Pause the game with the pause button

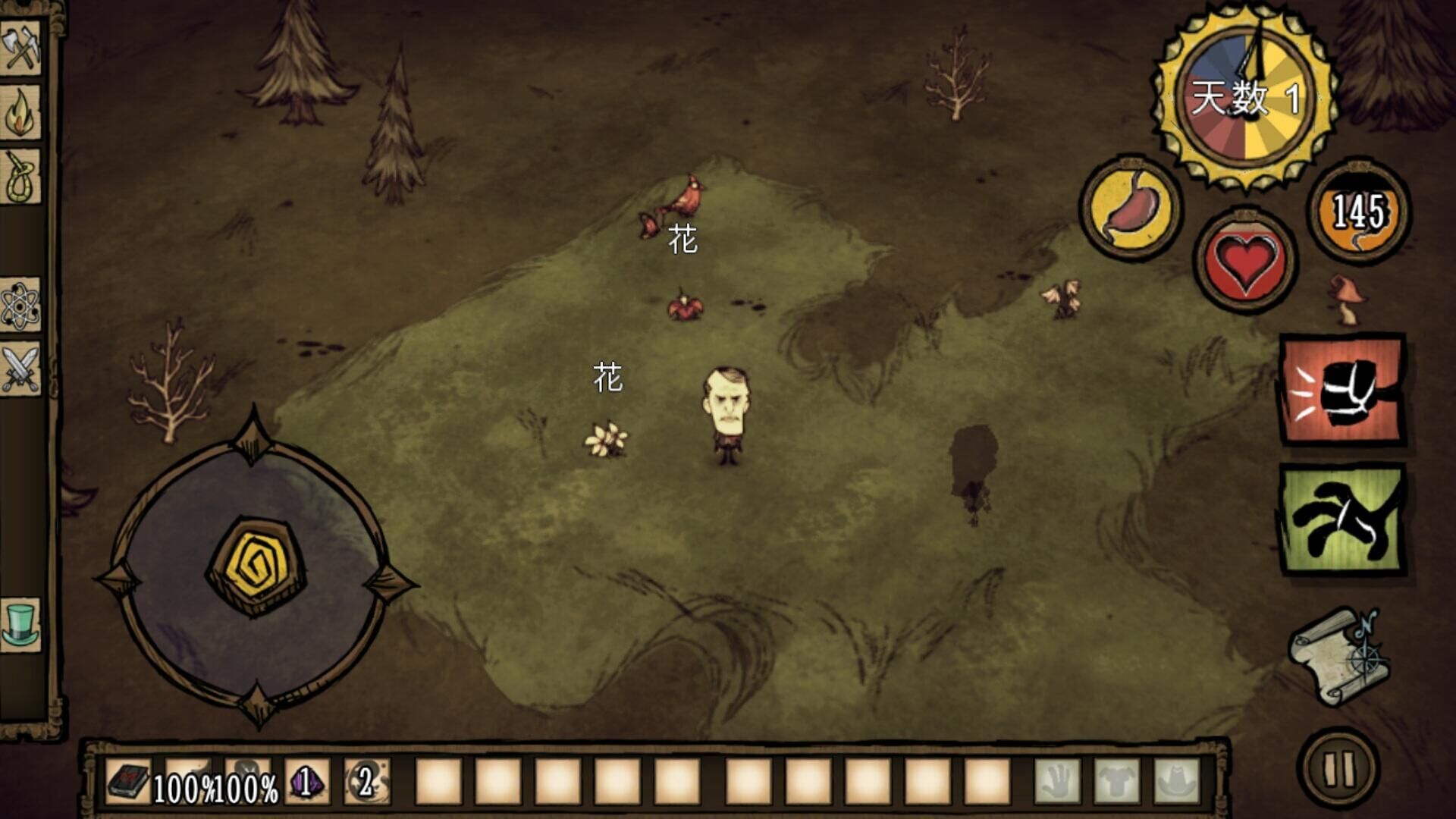click(x=1338, y=767)
